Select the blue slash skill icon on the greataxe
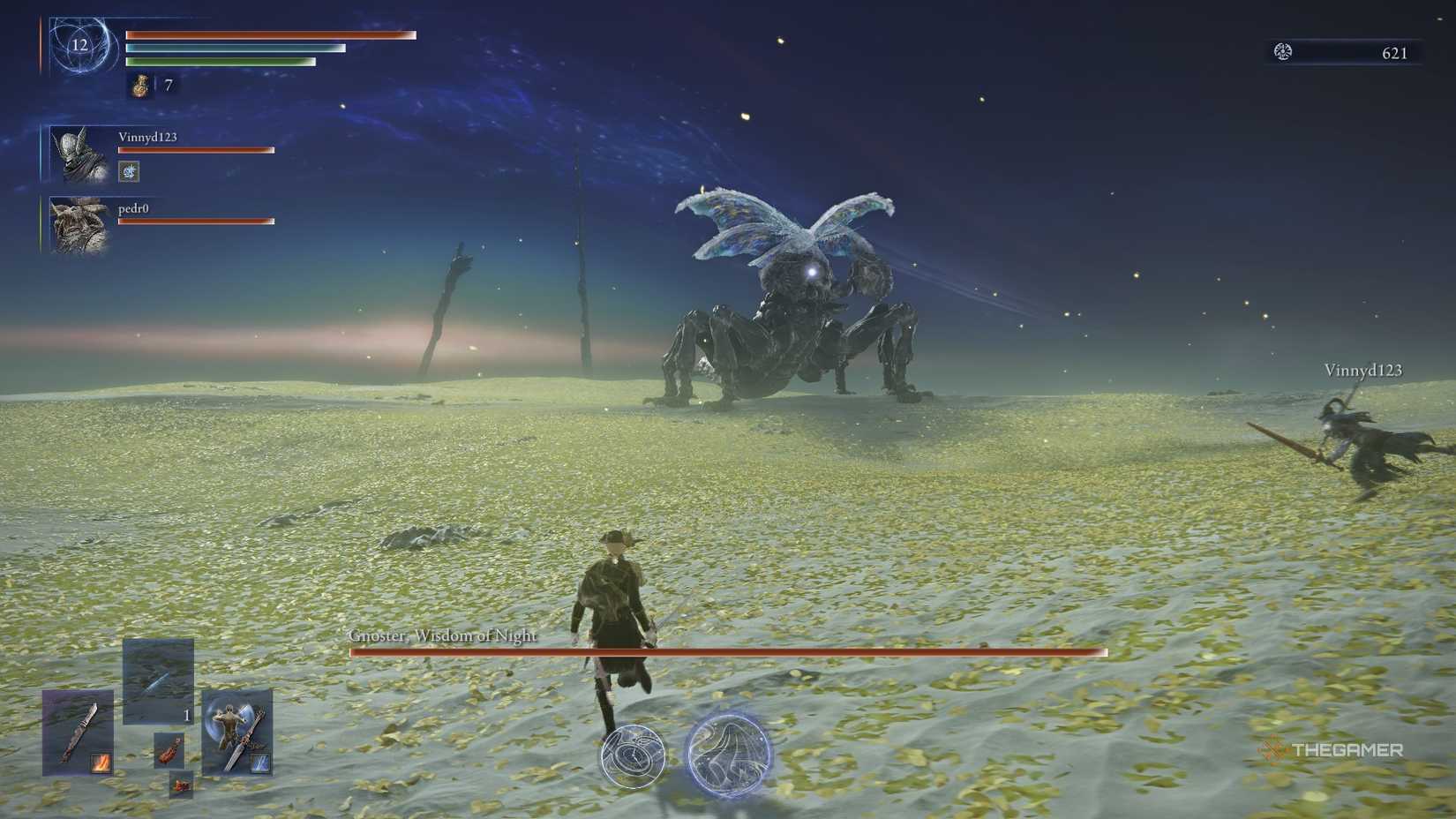 260,762
